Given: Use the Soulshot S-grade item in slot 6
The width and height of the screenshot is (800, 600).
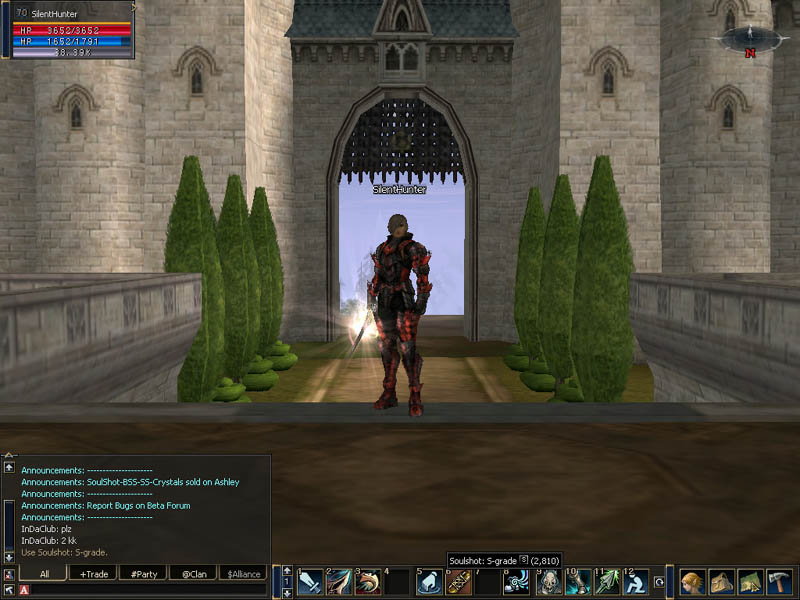Looking at the screenshot, I should [459, 582].
